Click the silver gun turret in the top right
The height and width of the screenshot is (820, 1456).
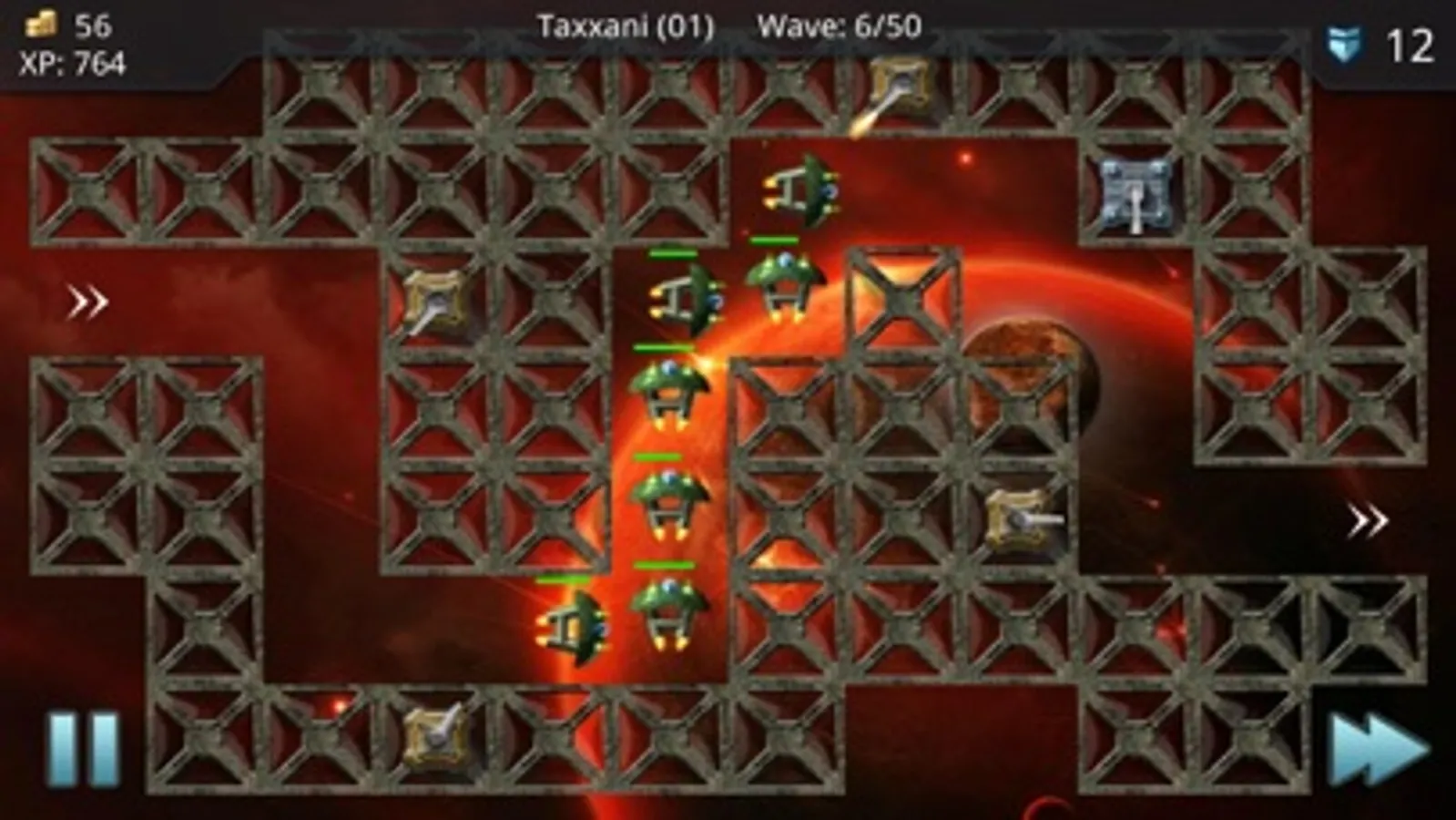(x=1134, y=196)
